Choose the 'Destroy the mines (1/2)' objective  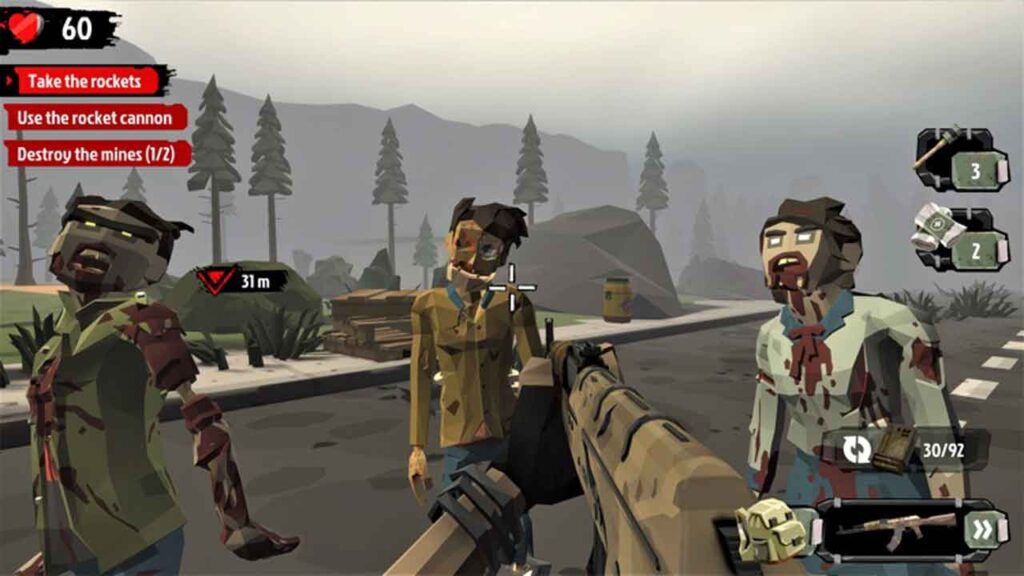pos(97,155)
